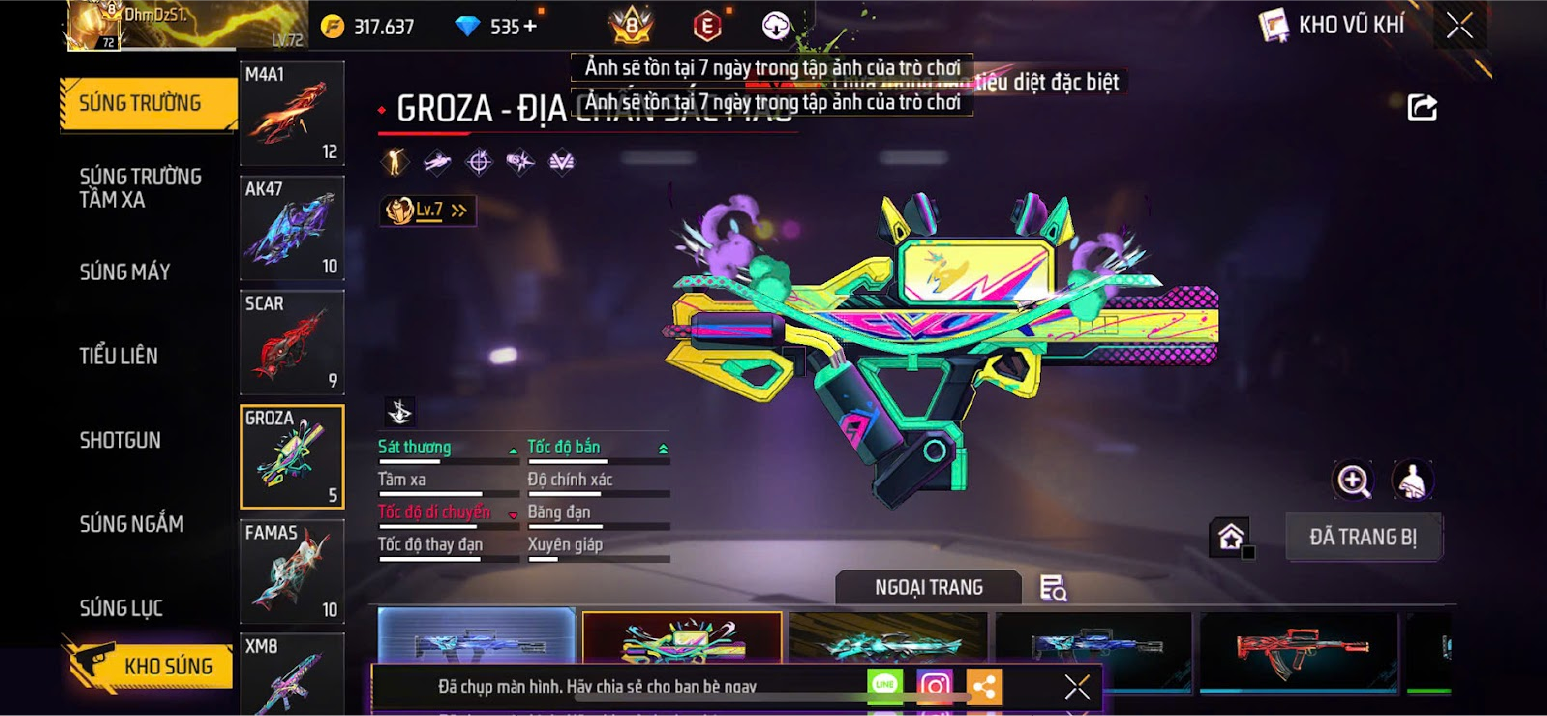Screen dimensions: 1547x716
Task: Choose the SCAR weapon tile
Action: [292, 342]
